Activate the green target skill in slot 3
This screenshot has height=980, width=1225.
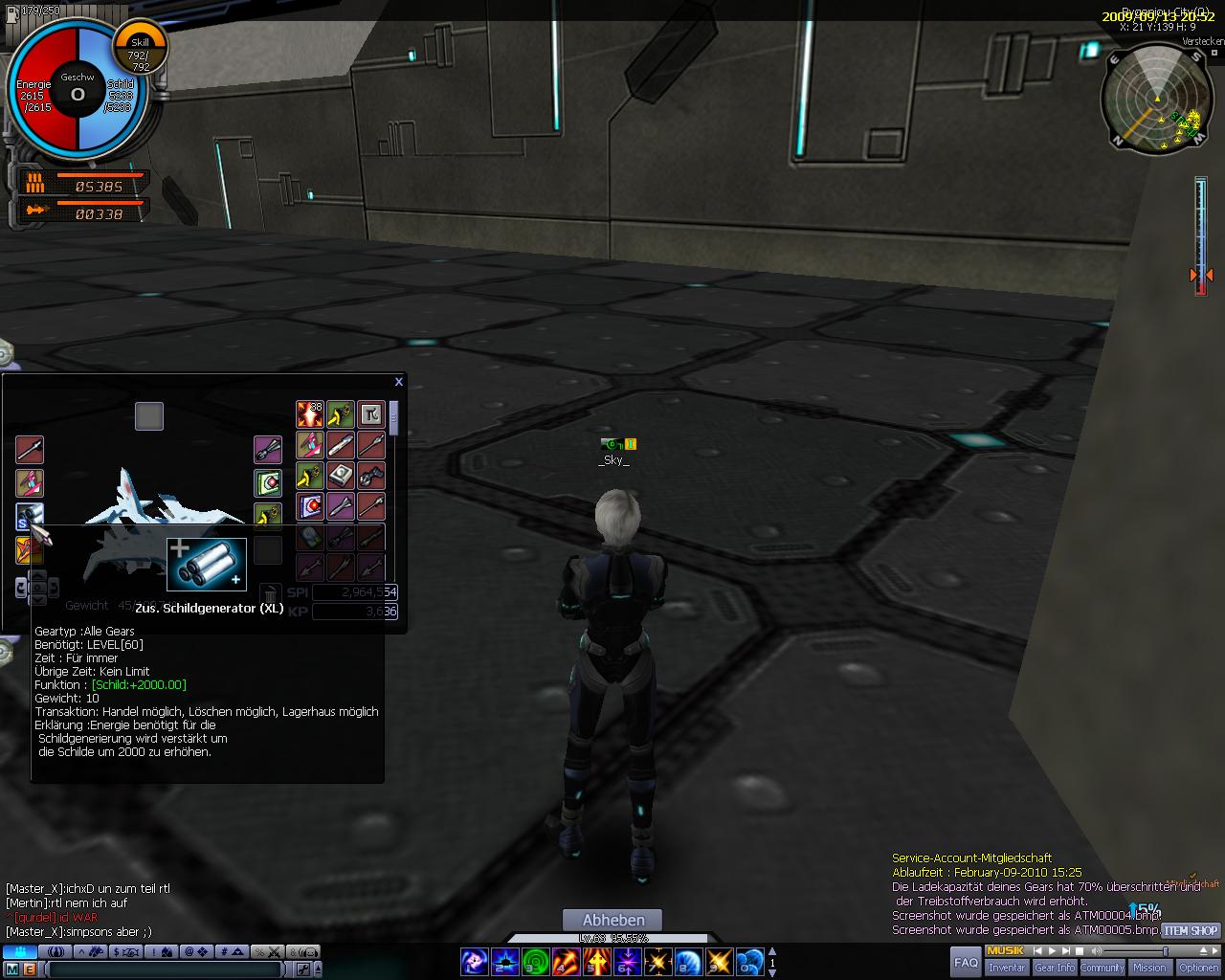tap(536, 961)
